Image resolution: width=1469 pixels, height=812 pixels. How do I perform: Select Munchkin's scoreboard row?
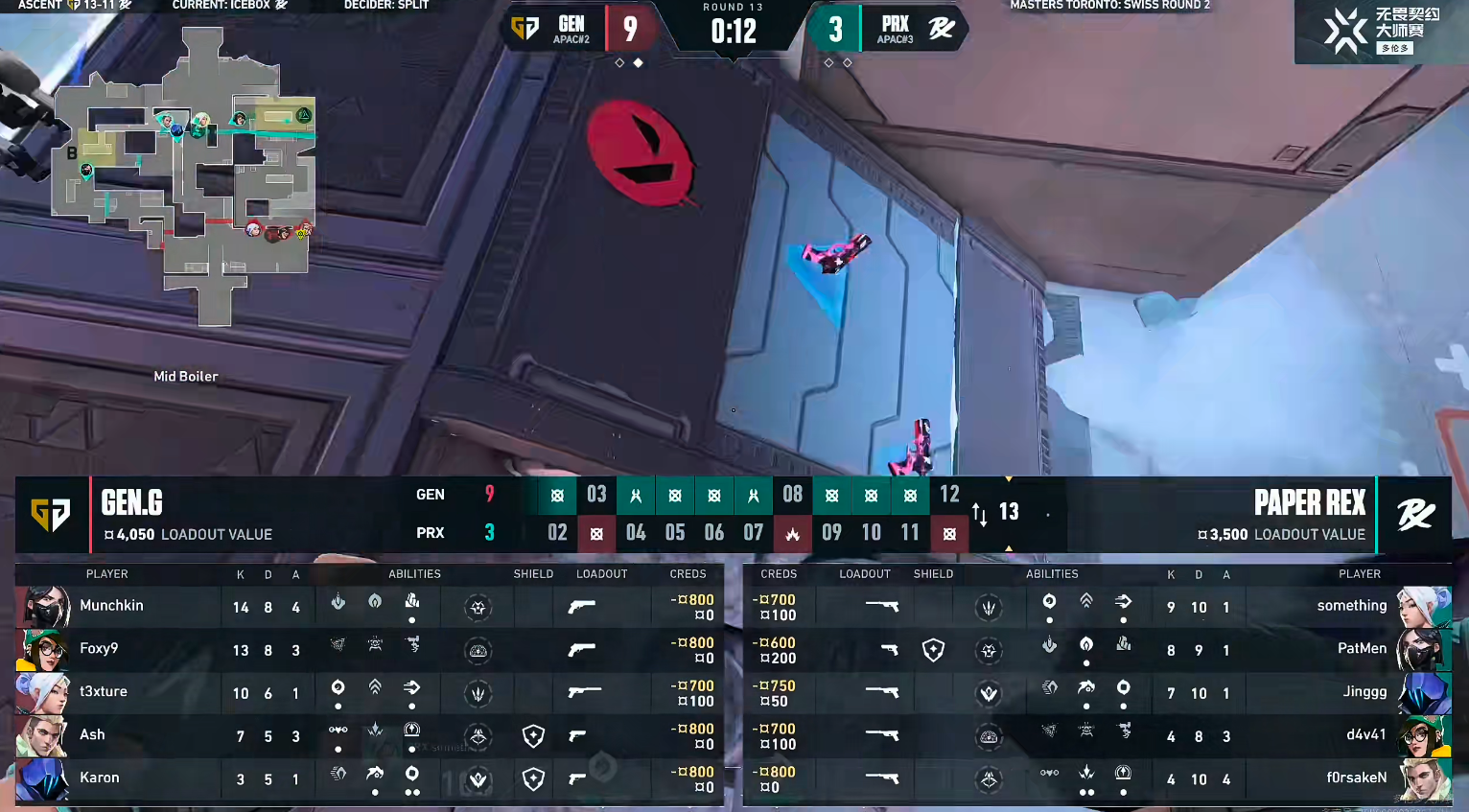coord(369,606)
